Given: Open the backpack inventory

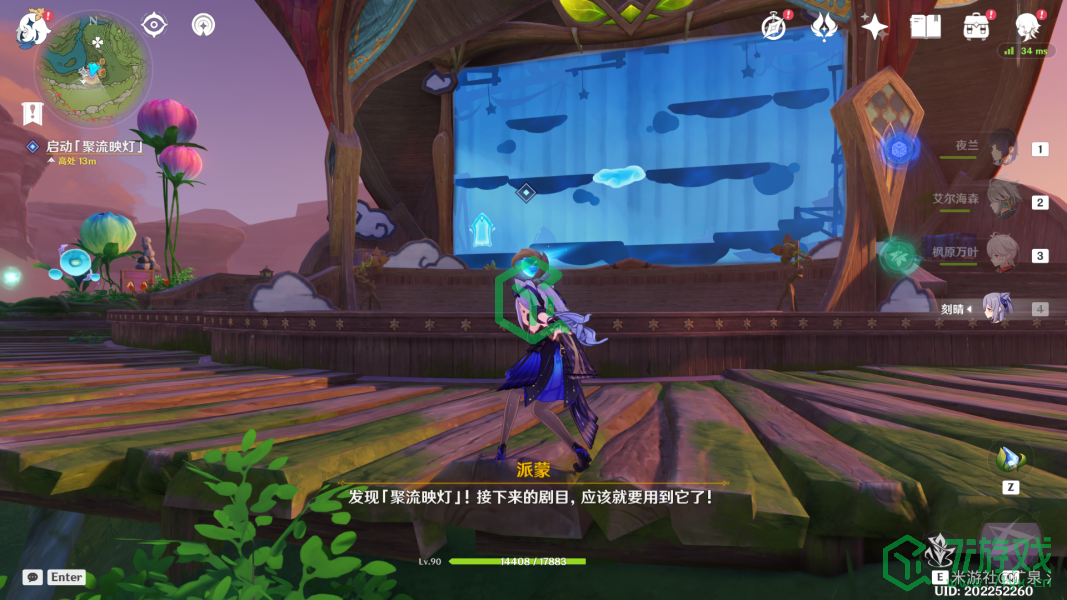Looking at the screenshot, I should (x=976, y=27).
